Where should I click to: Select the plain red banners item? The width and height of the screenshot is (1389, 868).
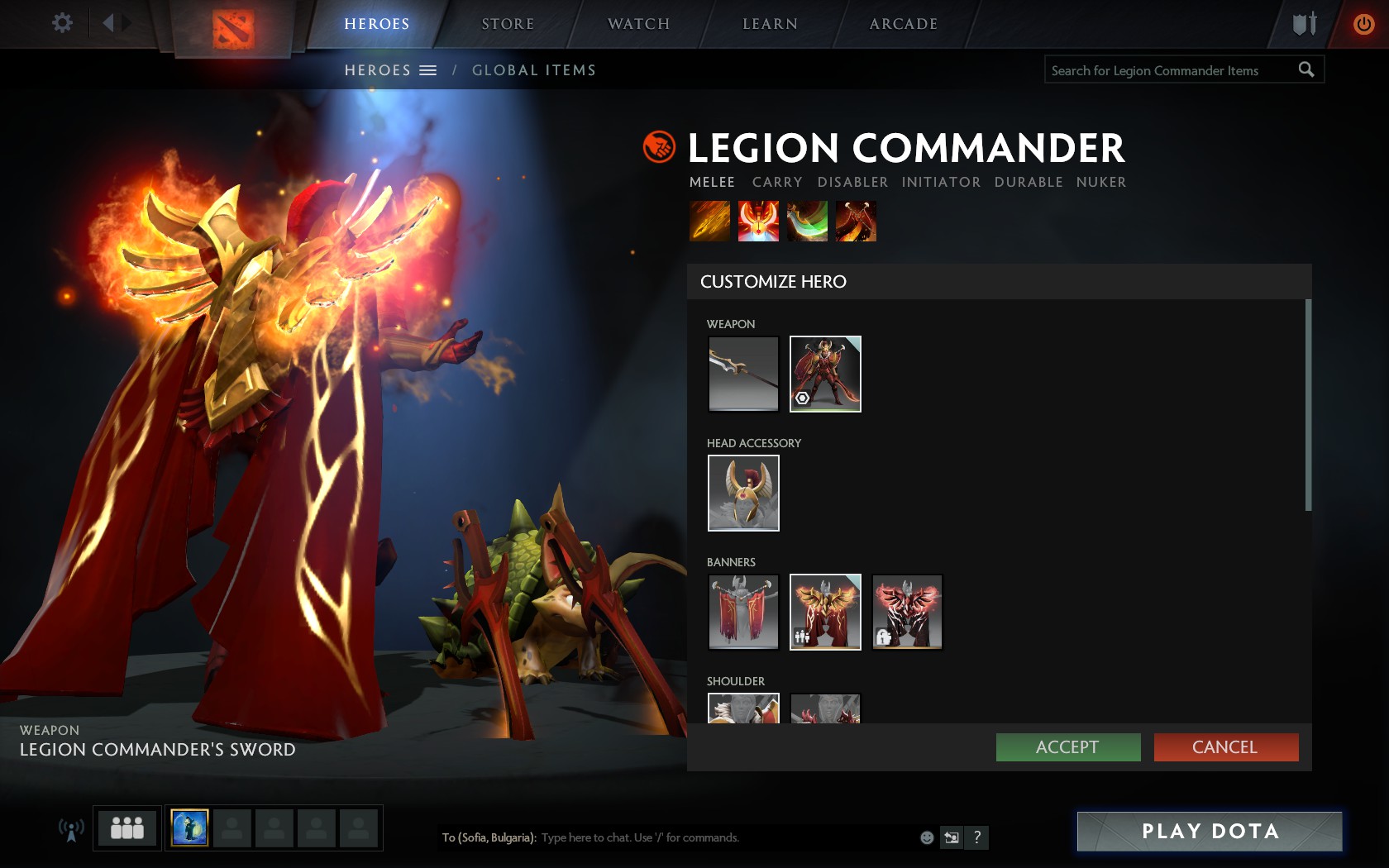(x=743, y=612)
